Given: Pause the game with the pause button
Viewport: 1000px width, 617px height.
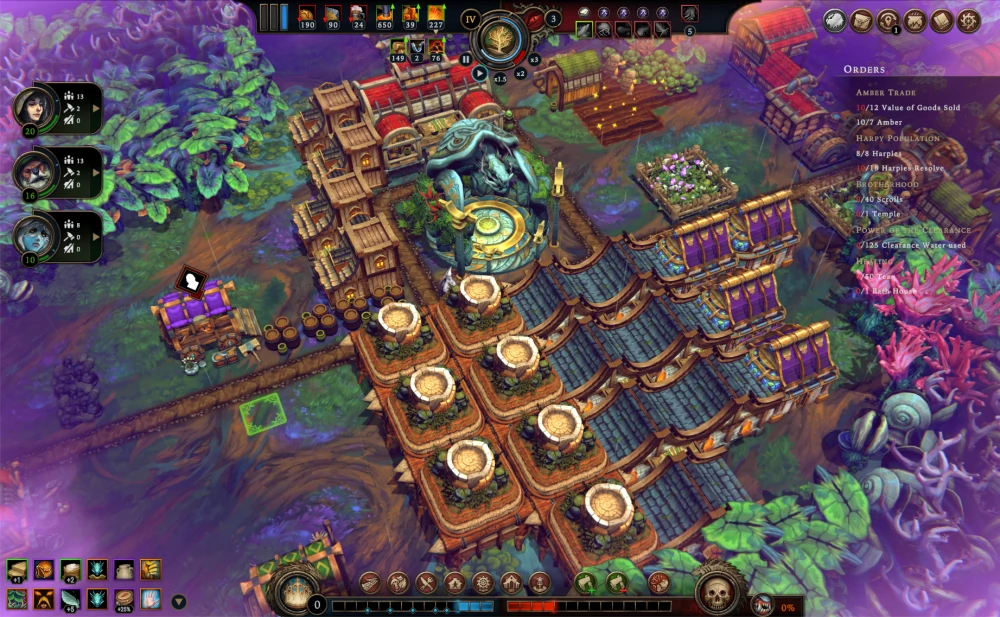Looking at the screenshot, I should pos(466,59).
